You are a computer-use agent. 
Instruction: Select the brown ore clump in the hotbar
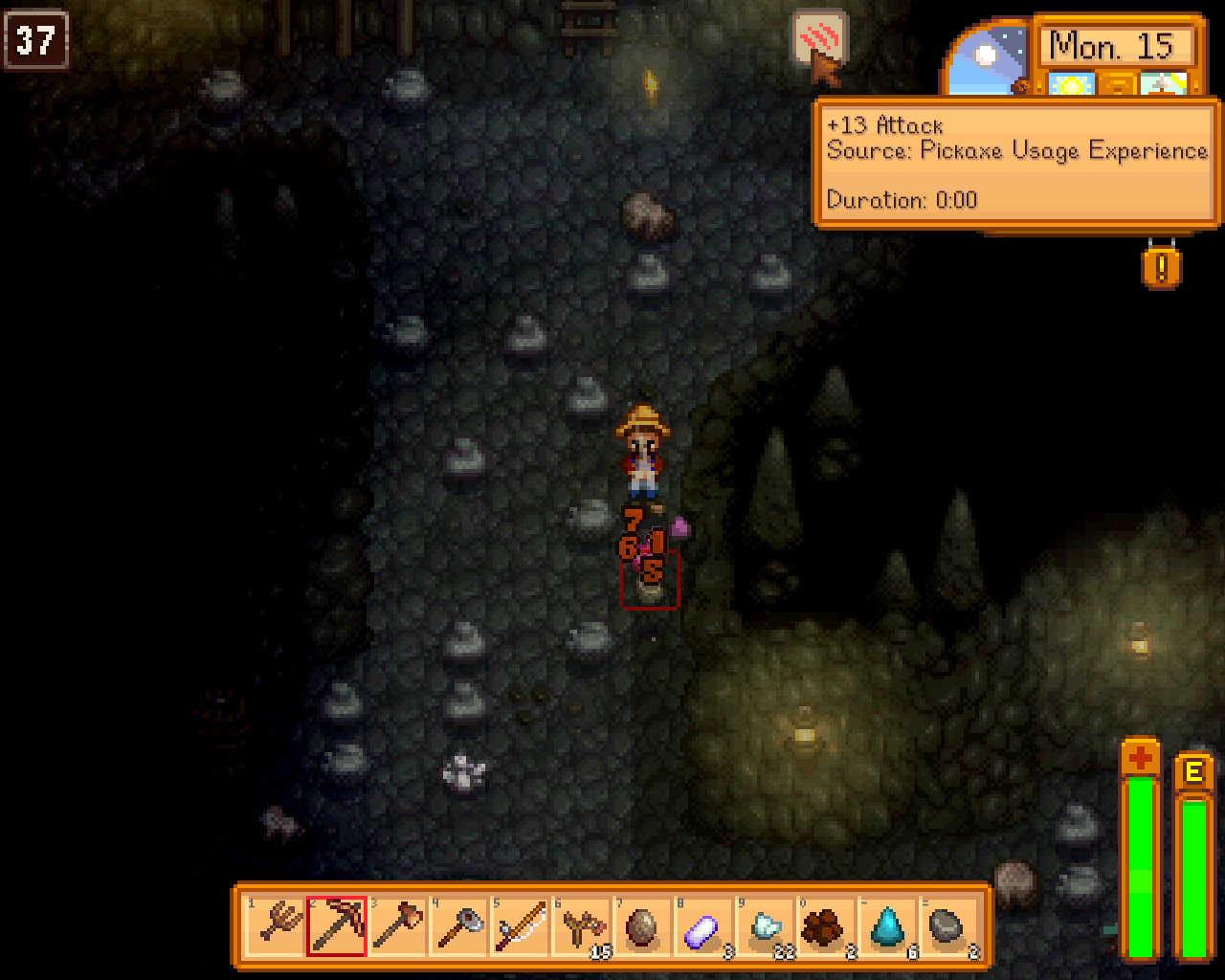(827, 926)
